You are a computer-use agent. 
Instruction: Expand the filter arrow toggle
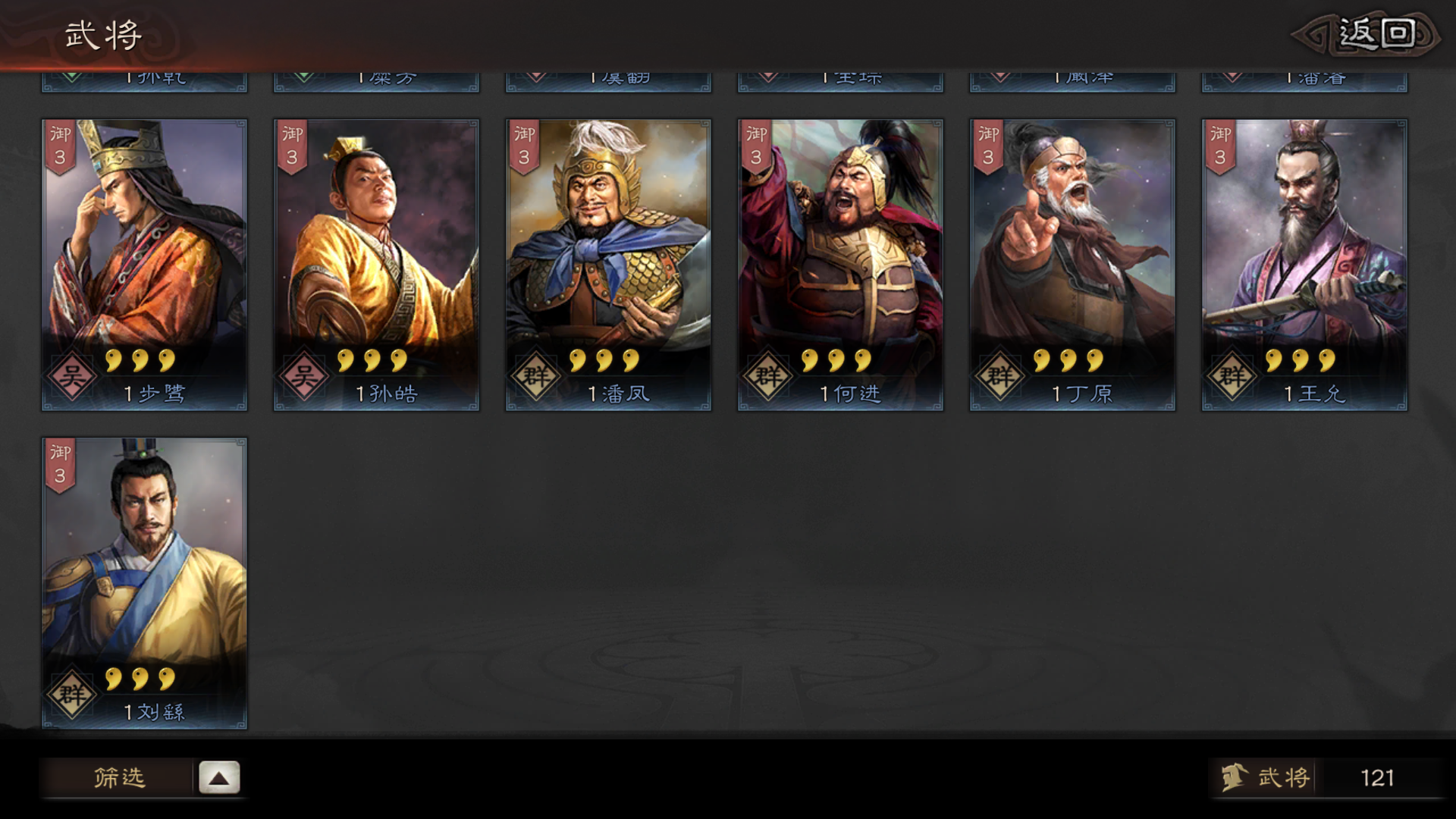219,777
